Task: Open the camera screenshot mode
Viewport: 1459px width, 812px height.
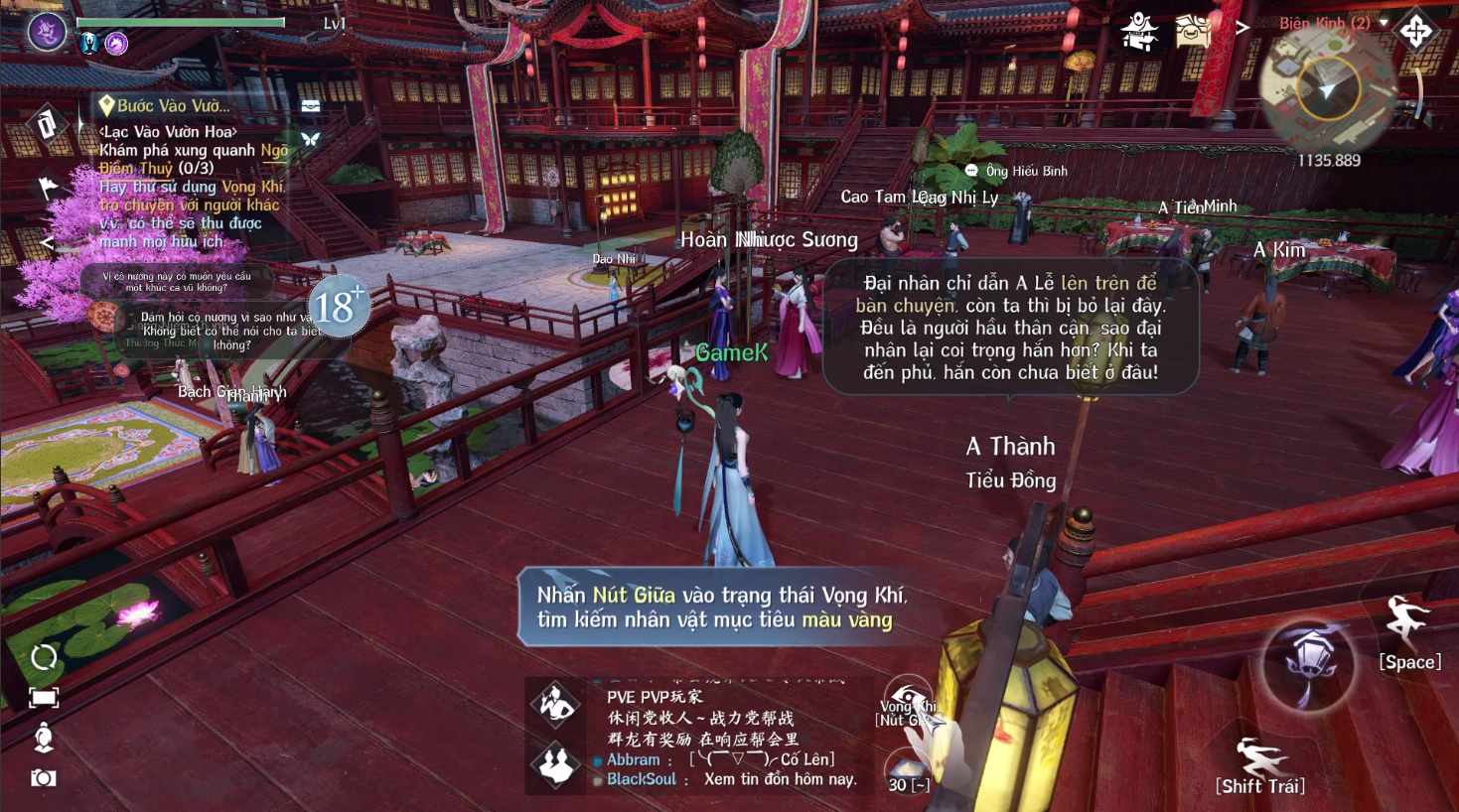Action: (44, 778)
